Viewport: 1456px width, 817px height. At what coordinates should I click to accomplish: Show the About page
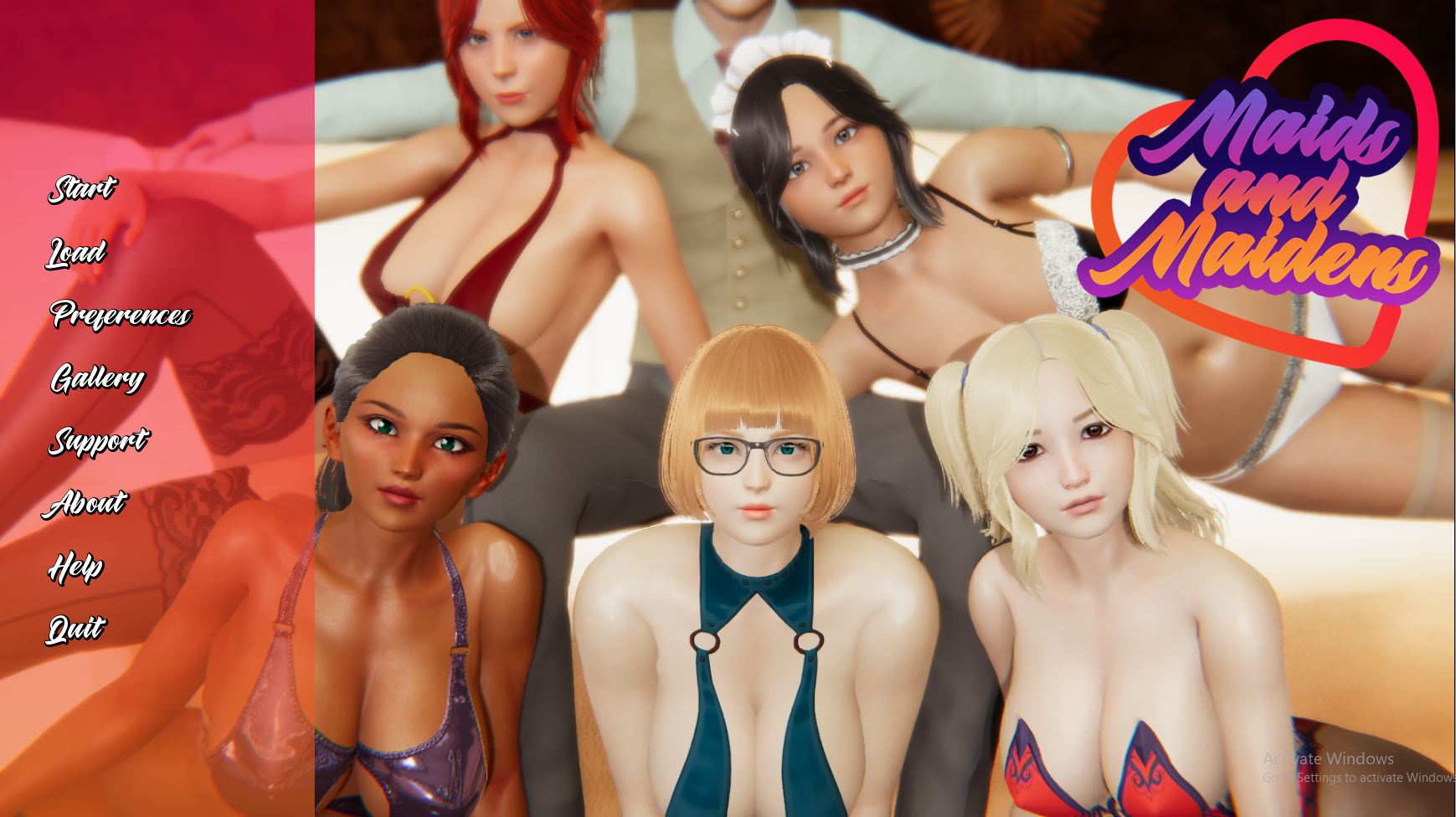coord(87,503)
